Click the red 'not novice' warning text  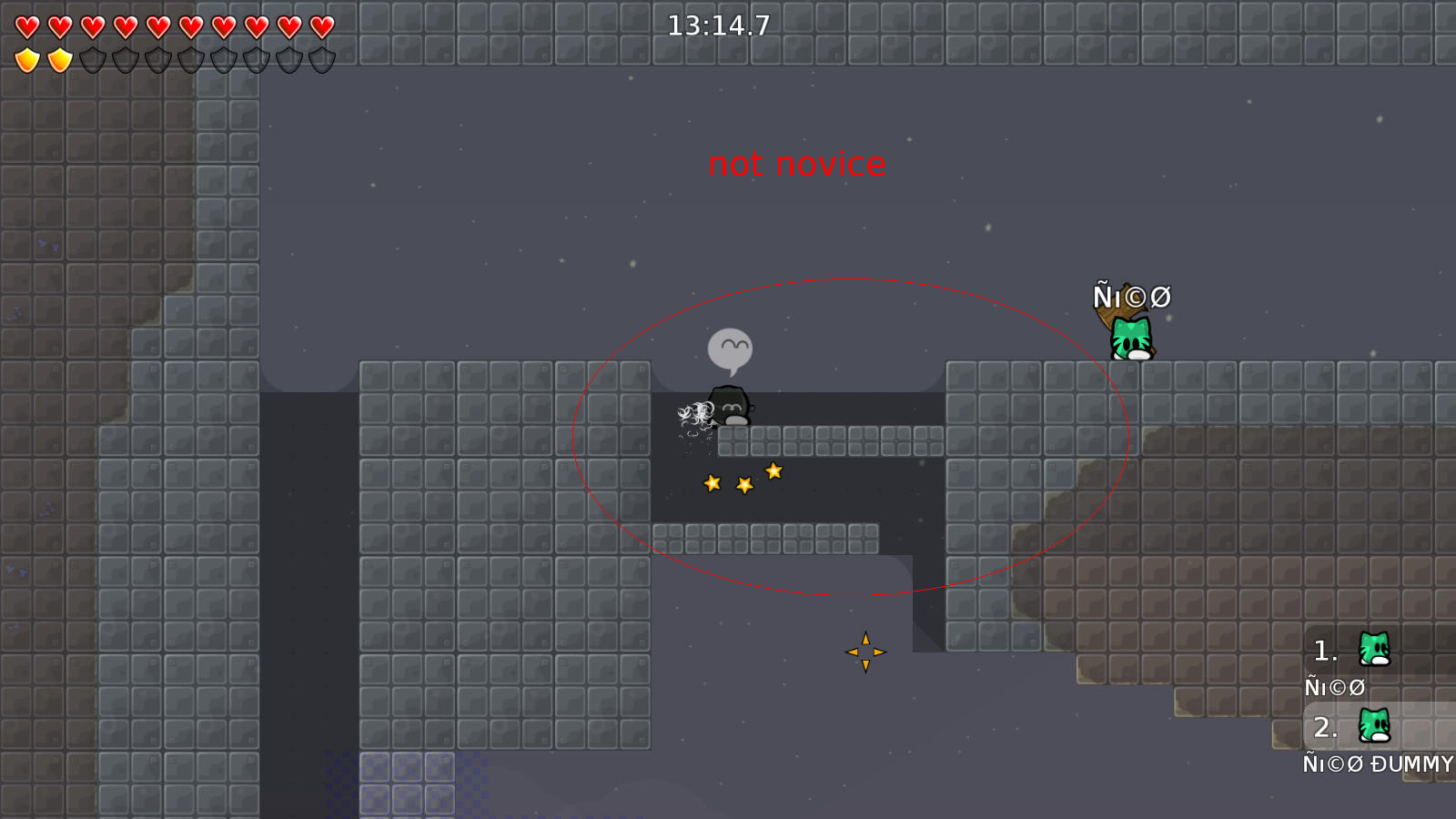(798, 165)
